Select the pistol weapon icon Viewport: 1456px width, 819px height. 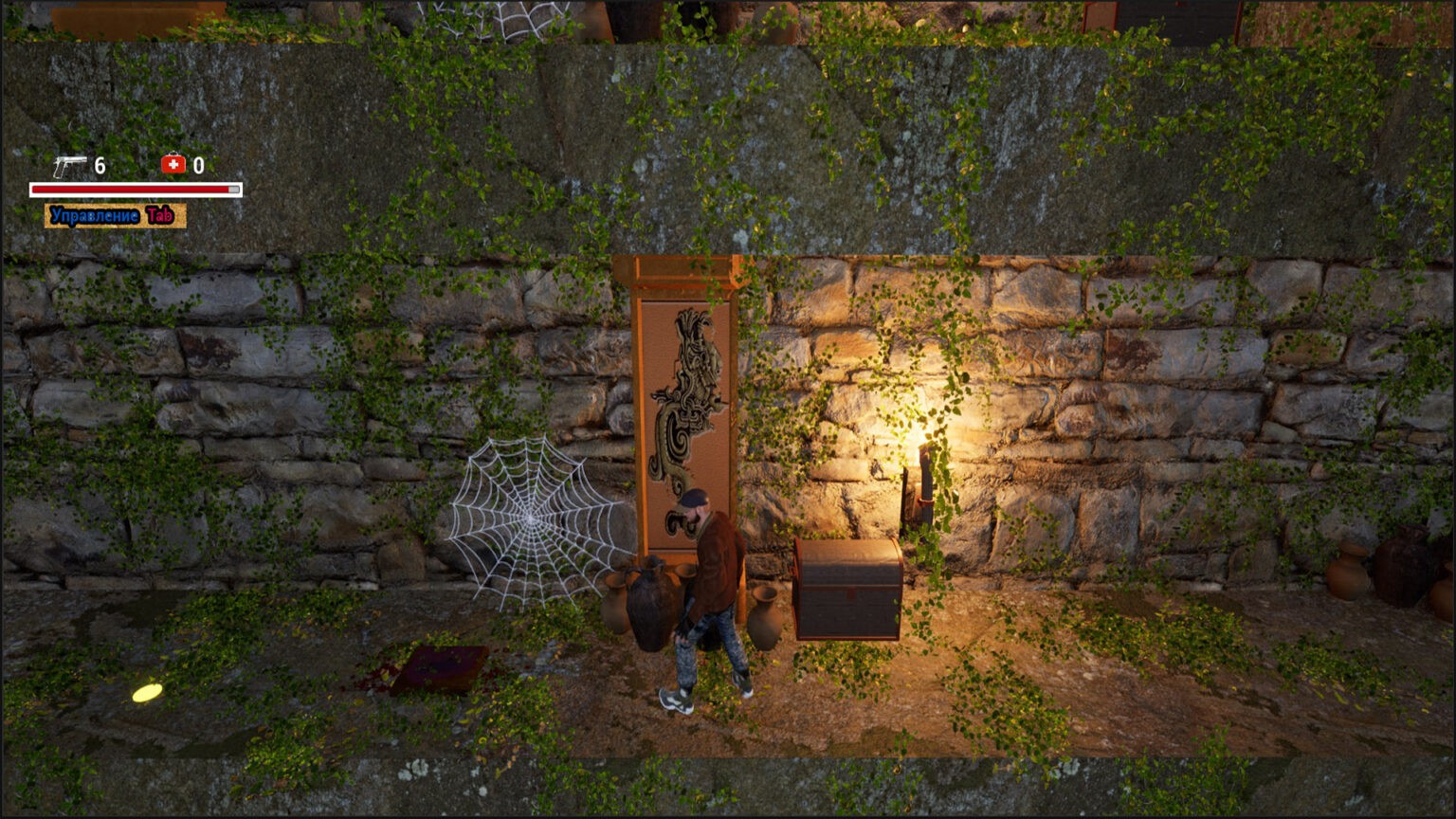pyautogui.click(x=69, y=166)
